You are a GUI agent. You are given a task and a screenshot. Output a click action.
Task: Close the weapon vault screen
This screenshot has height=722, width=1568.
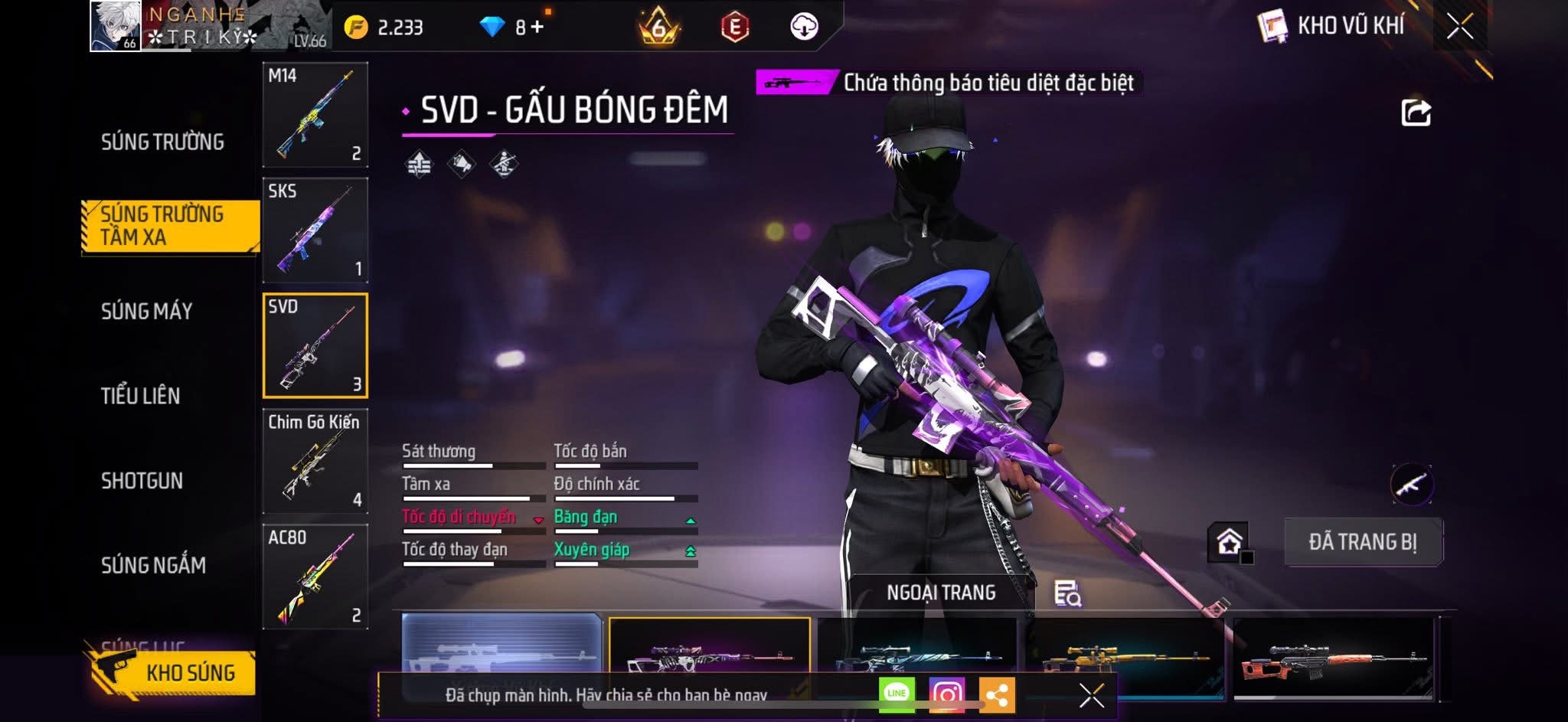[1459, 27]
